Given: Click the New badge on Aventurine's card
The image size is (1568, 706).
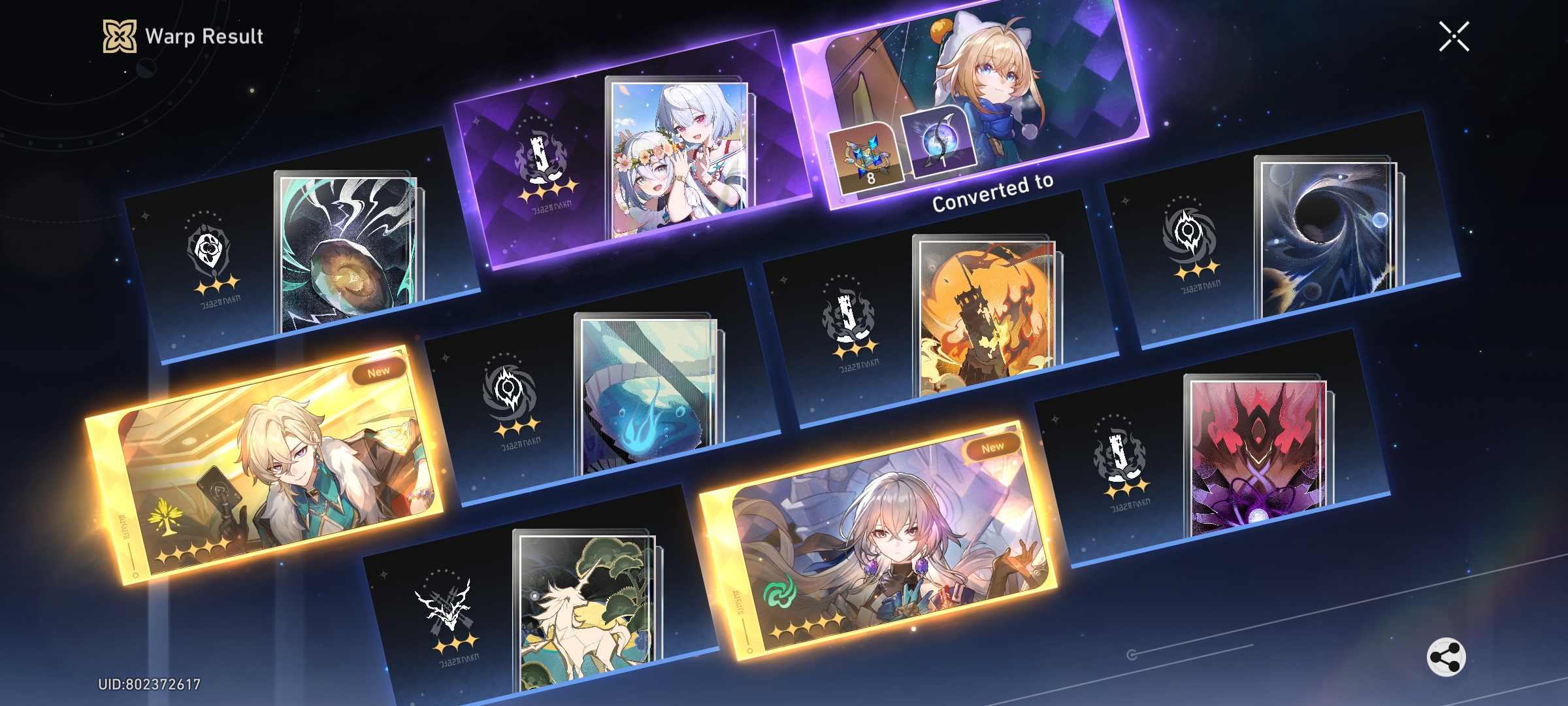Looking at the screenshot, I should click(378, 369).
